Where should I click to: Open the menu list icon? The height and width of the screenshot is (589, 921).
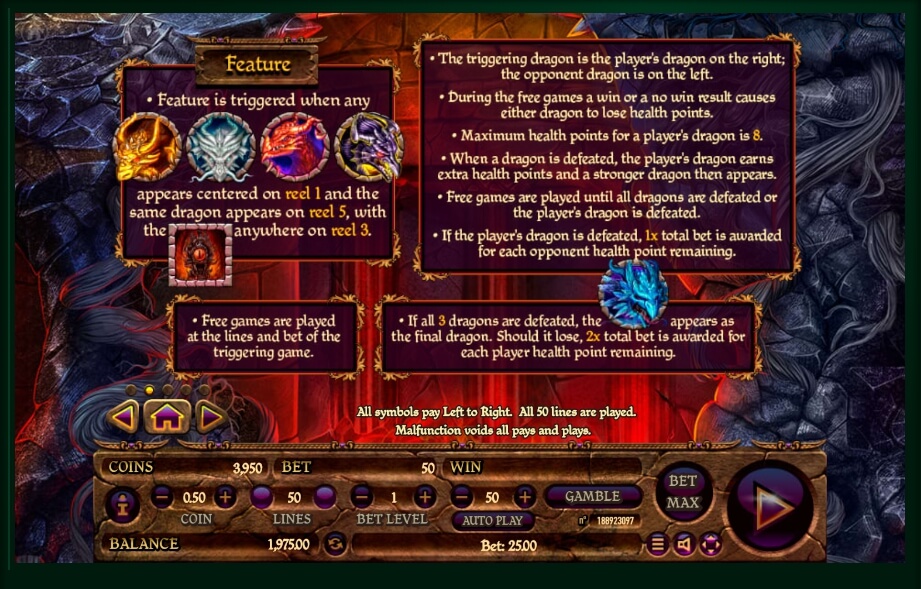click(x=657, y=544)
